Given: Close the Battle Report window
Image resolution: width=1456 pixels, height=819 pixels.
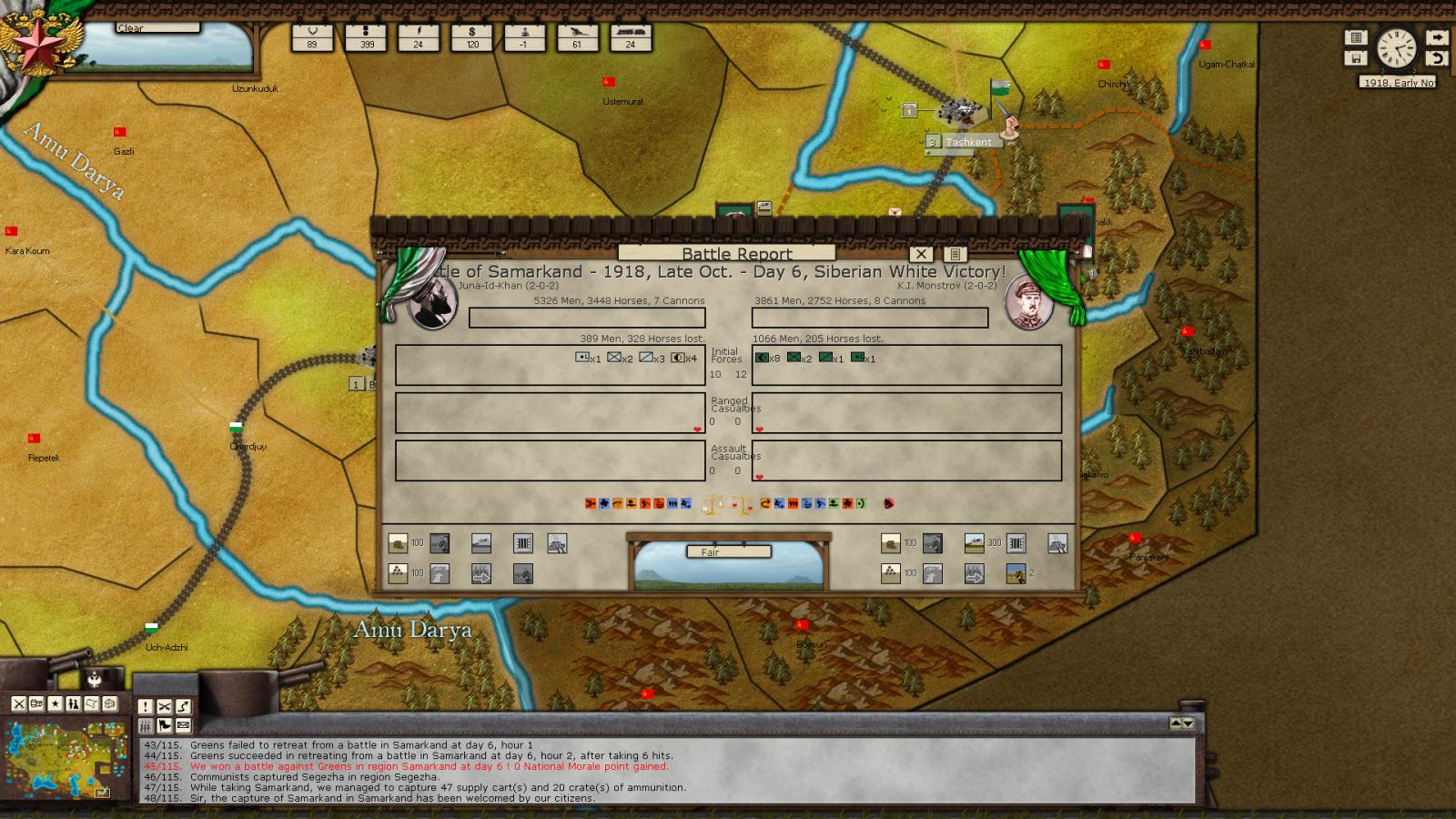Looking at the screenshot, I should (921, 254).
